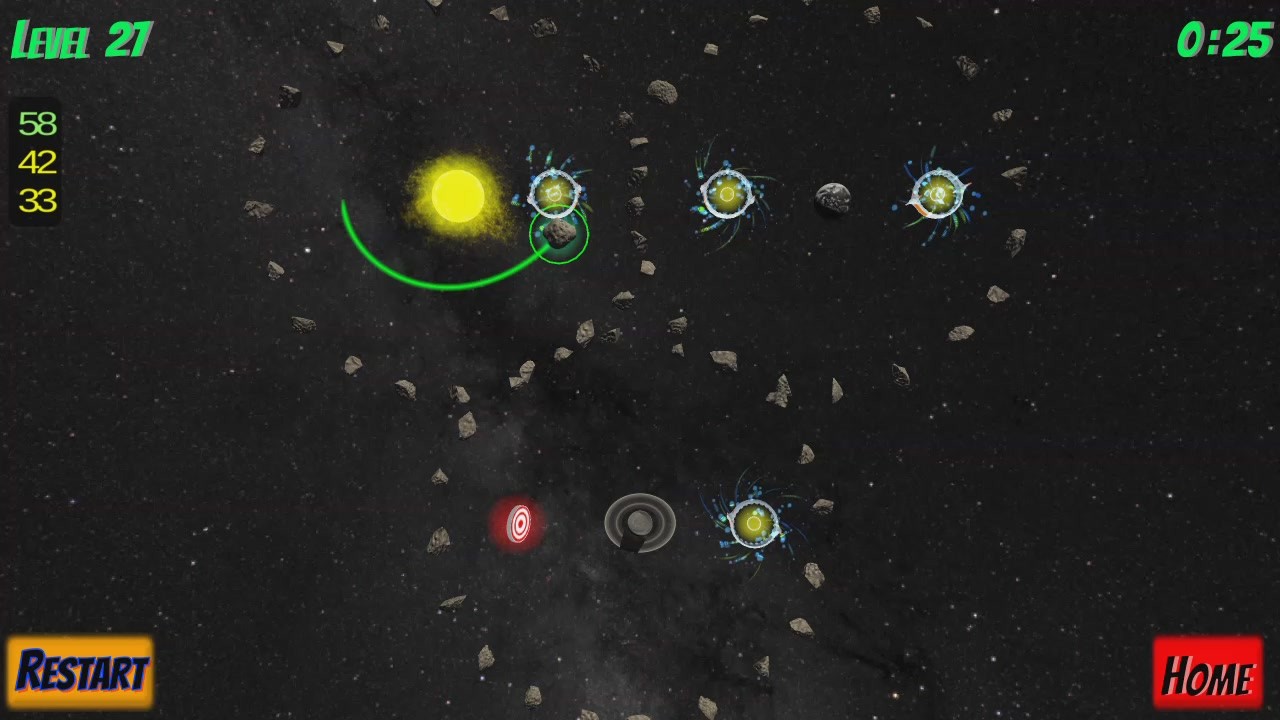The image size is (1280, 720).
Task: Click the swirling black hole
Action: [638, 520]
